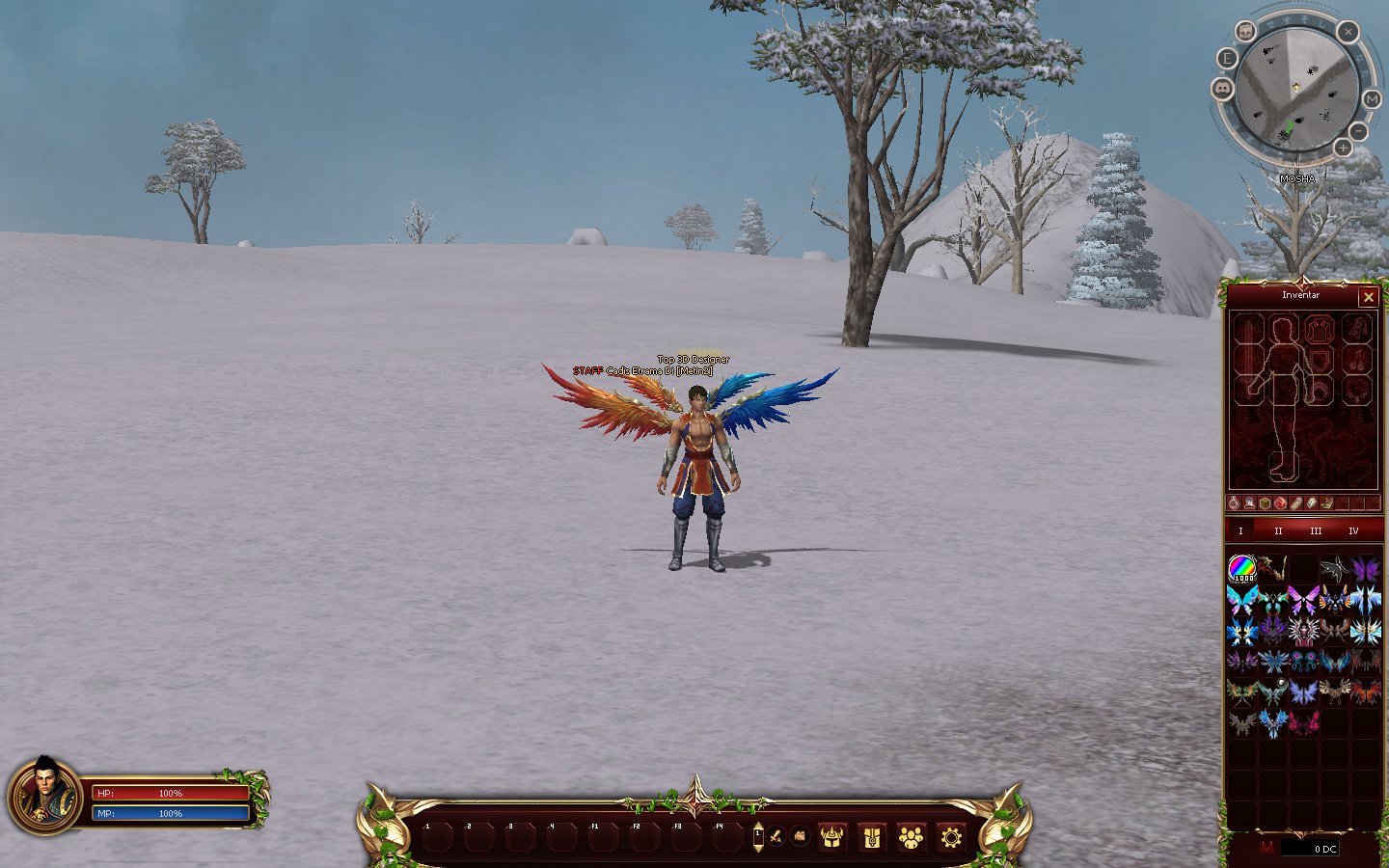Screen dimensions: 1389x868
Task: Switch to inventory page III
Action: 1316,531
